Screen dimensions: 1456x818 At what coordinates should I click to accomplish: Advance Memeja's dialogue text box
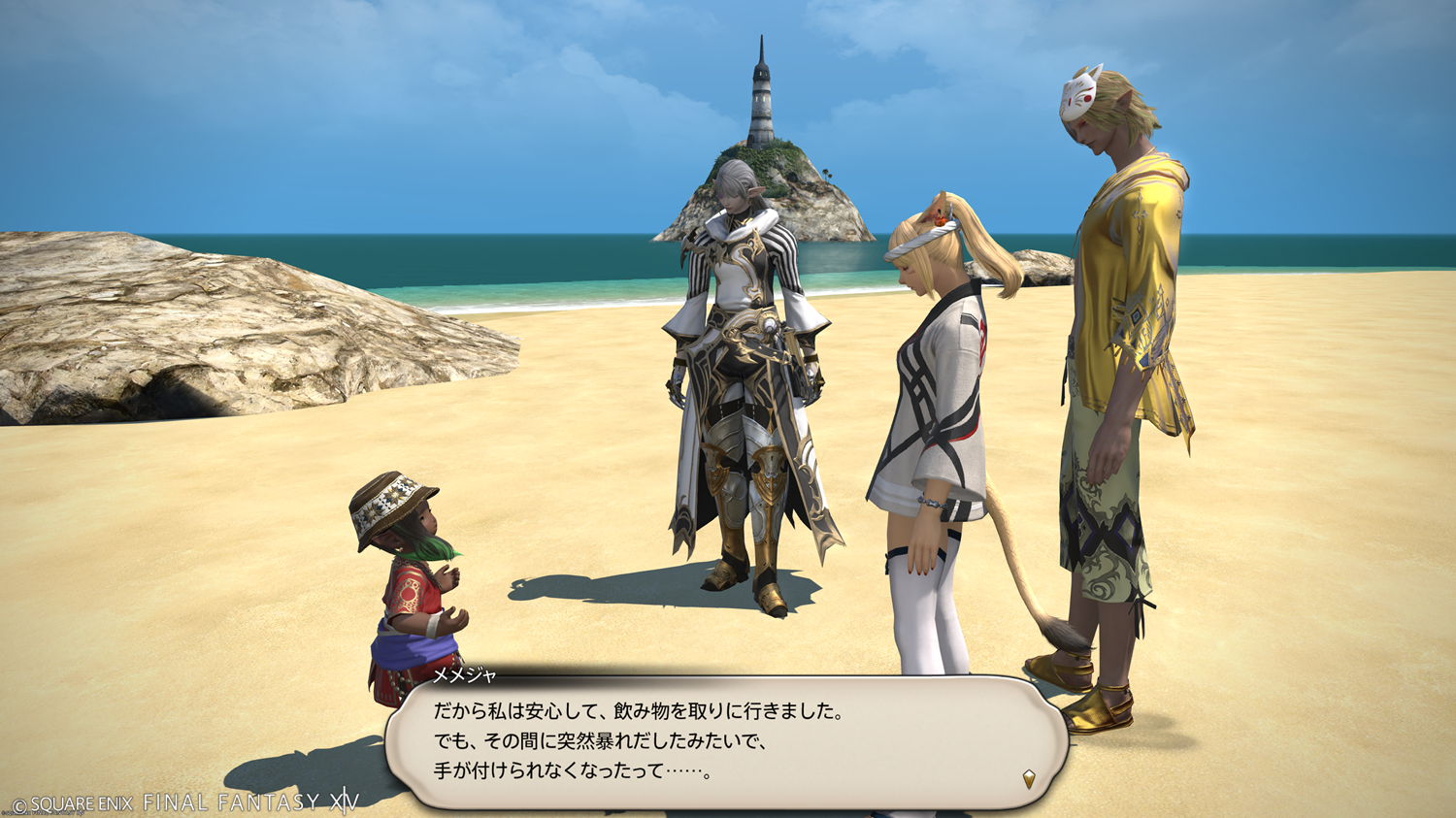(726, 742)
